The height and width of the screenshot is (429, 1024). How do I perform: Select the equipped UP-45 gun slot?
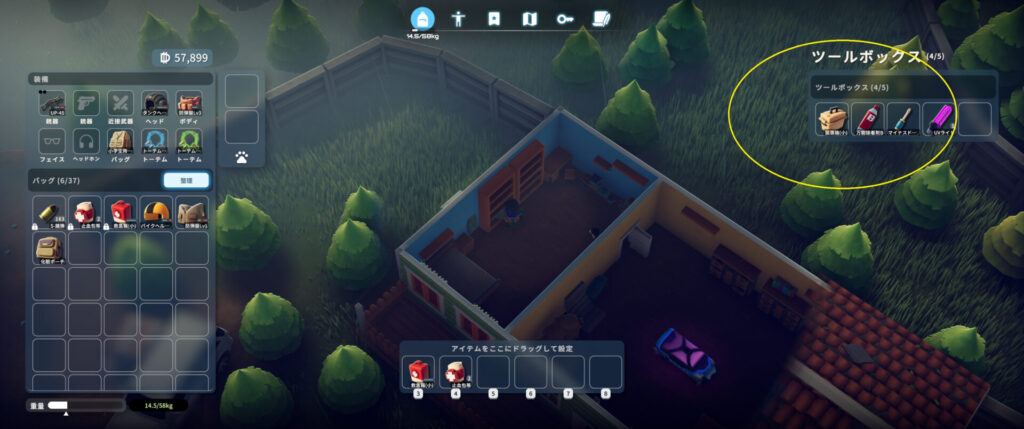[x=52, y=105]
